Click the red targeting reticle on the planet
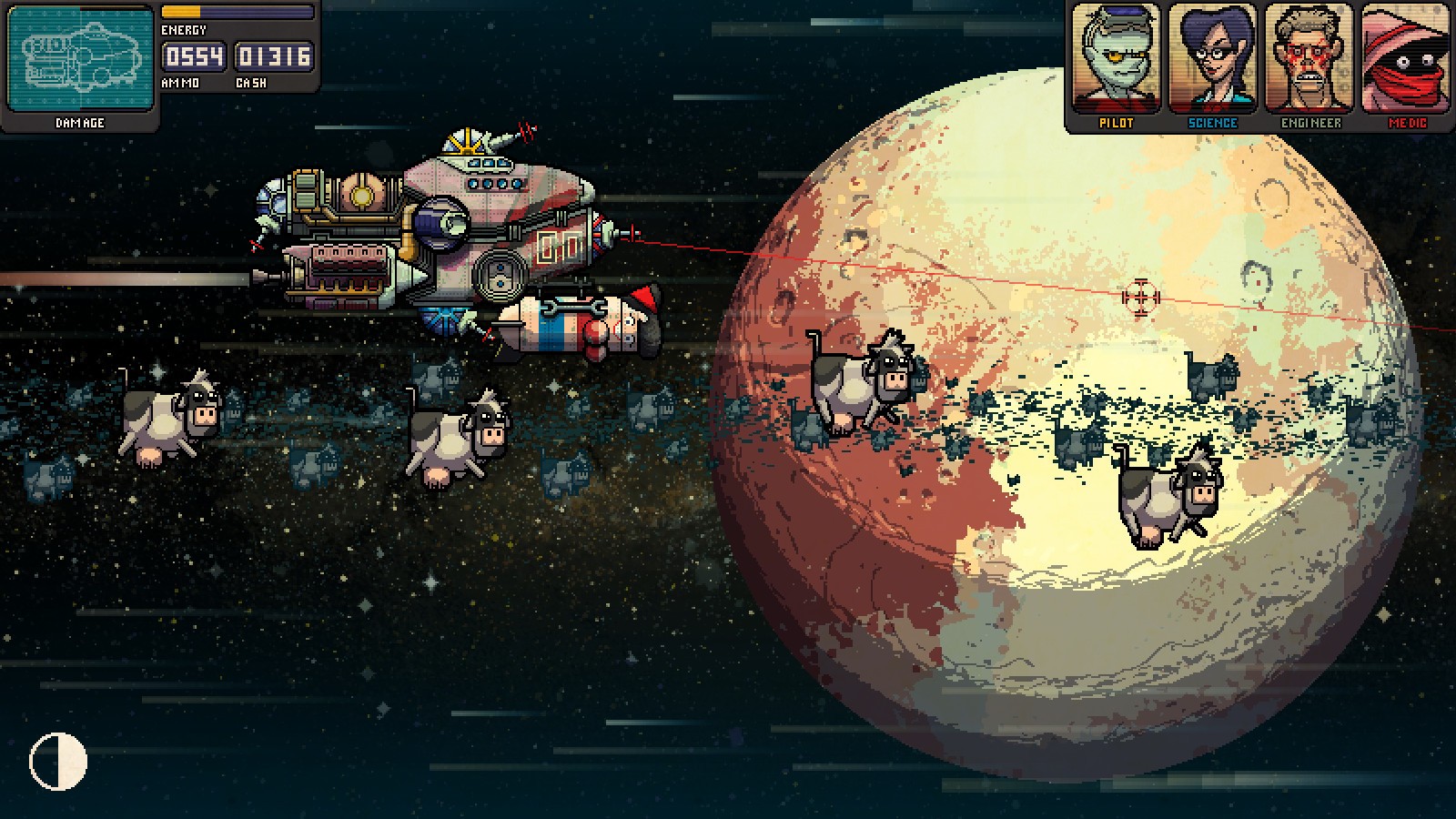1456x819 pixels. point(1140,297)
